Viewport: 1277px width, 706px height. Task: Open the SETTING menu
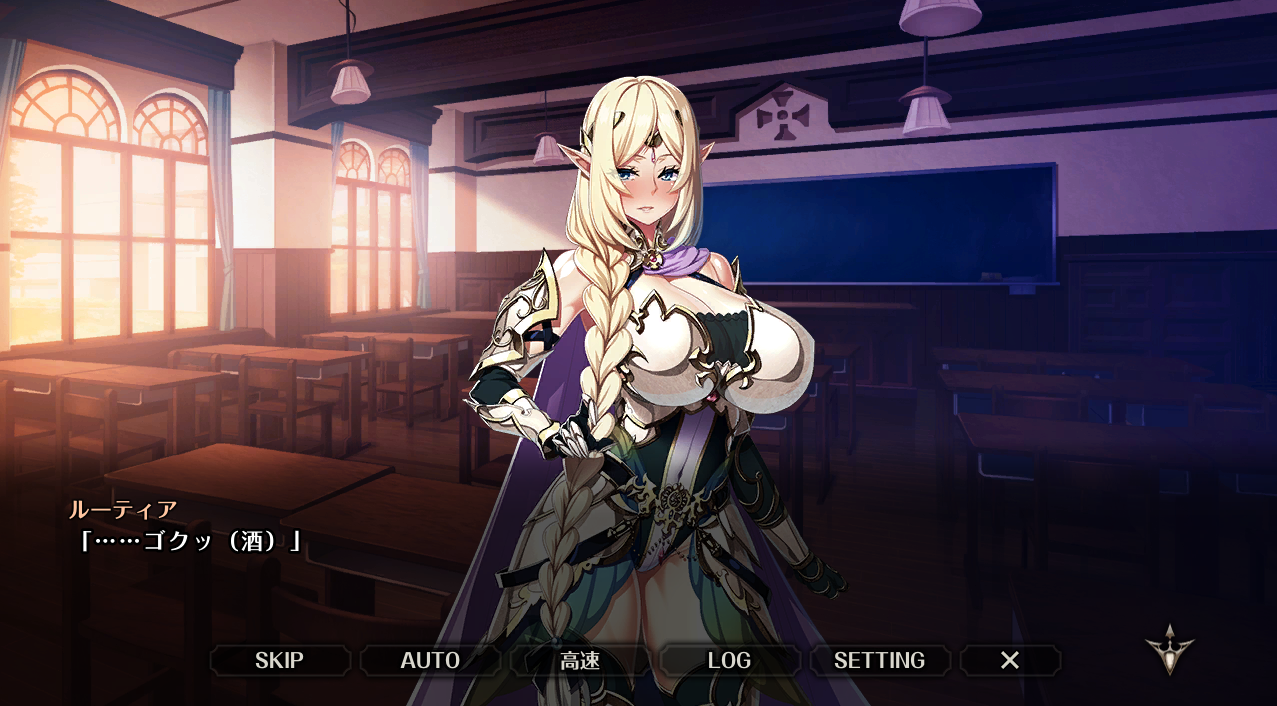[x=879, y=660]
